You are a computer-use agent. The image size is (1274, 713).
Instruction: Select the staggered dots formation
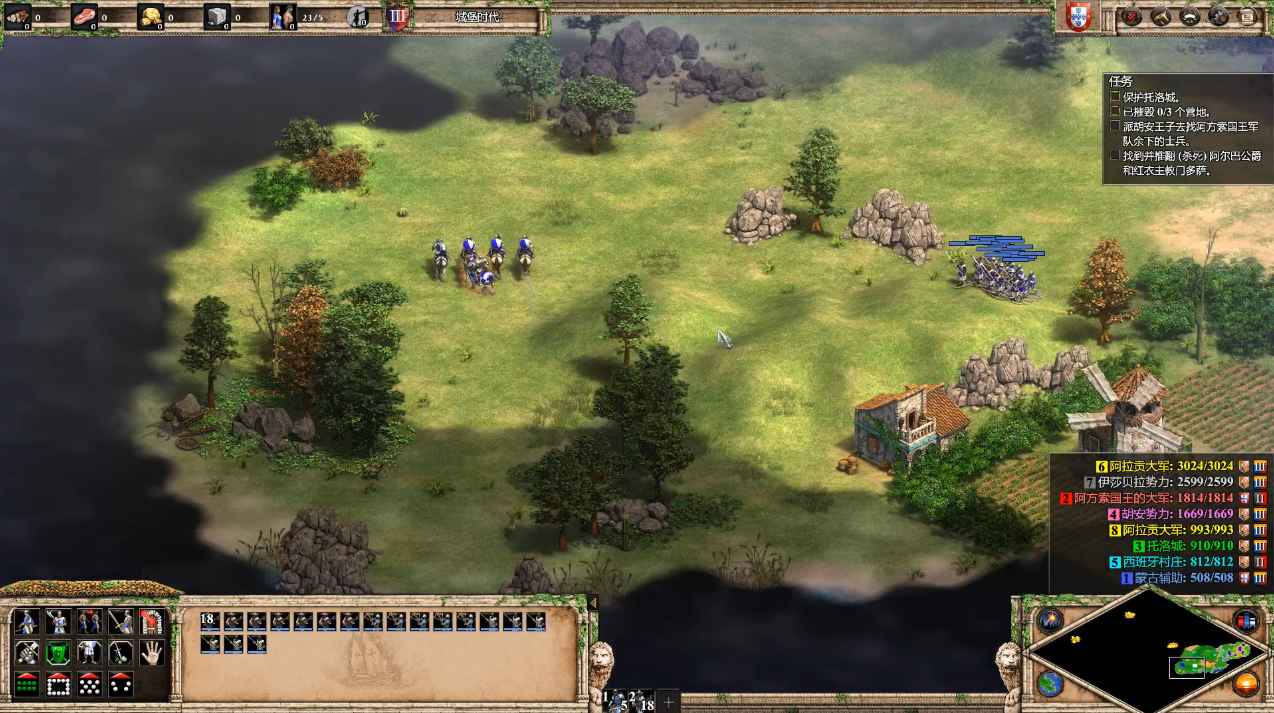tap(90, 685)
